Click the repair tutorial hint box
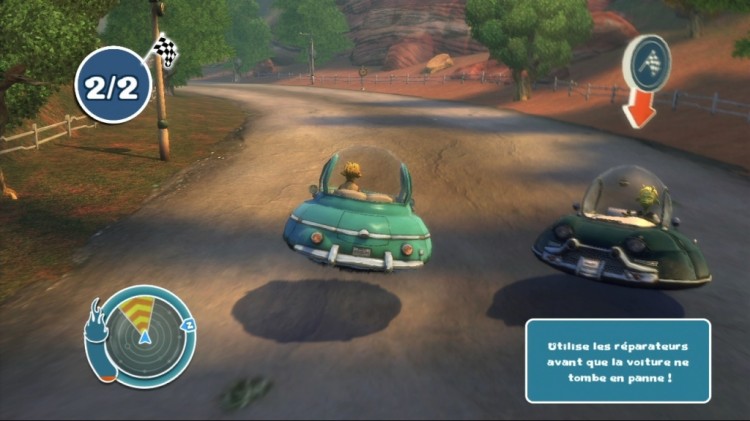The height and width of the screenshot is (421, 750). click(x=618, y=360)
